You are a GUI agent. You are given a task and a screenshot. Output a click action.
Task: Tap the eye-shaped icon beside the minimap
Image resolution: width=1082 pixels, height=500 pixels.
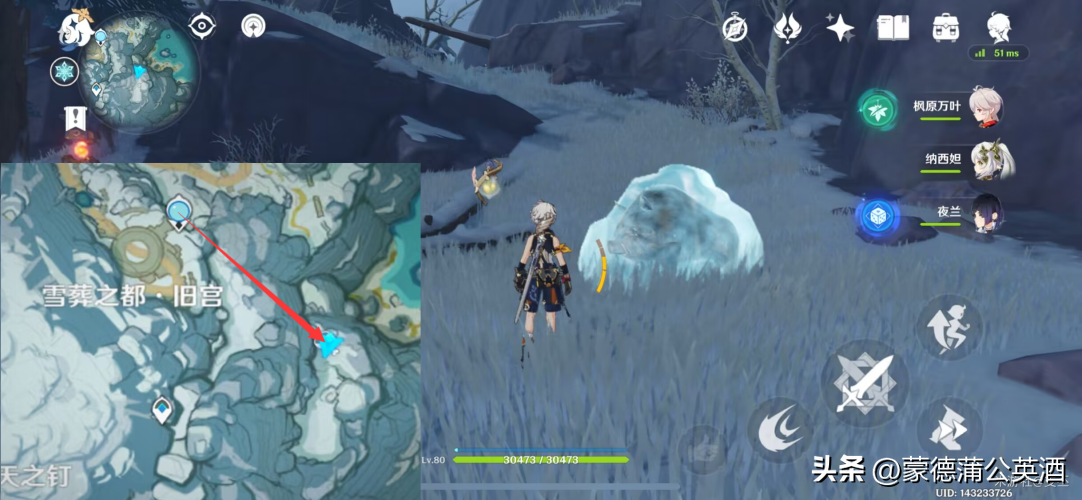pos(203,26)
